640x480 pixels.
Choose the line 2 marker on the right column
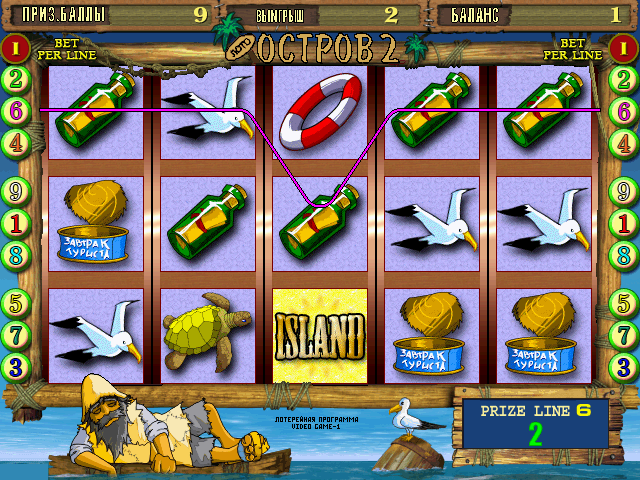pyautogui.click(x=624, y=79)
